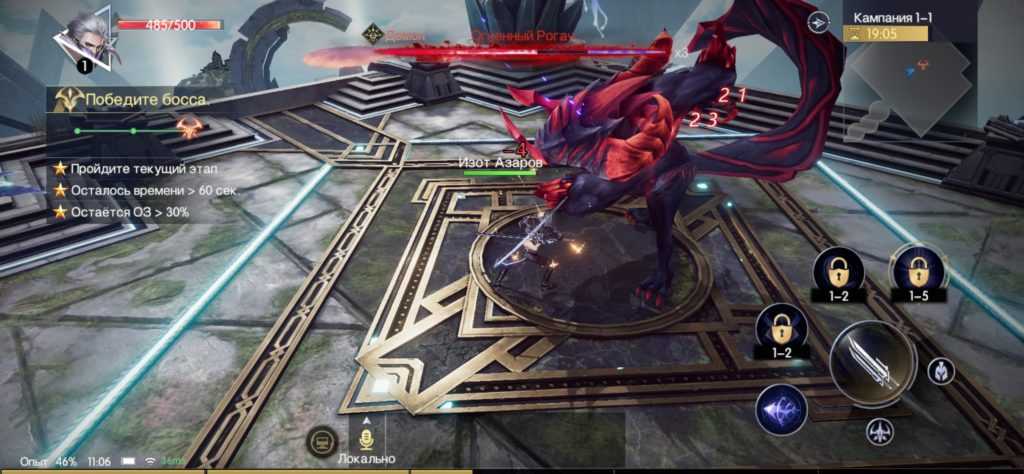
Task: Toggle the Локально voice microphone
Action: tap(366, 438)
